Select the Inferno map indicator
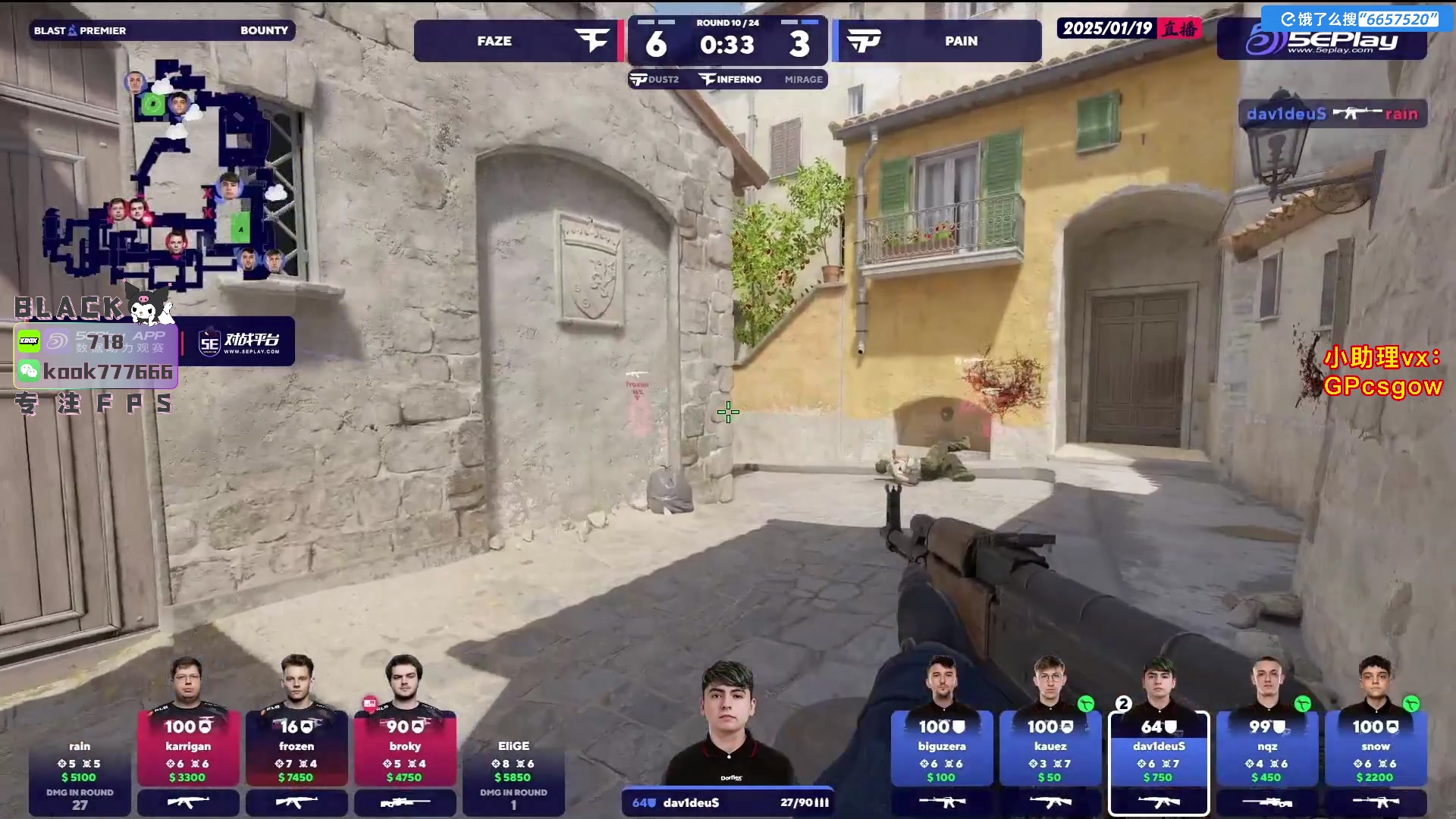This screenshot has height=819, width=1456. [730, 80]
